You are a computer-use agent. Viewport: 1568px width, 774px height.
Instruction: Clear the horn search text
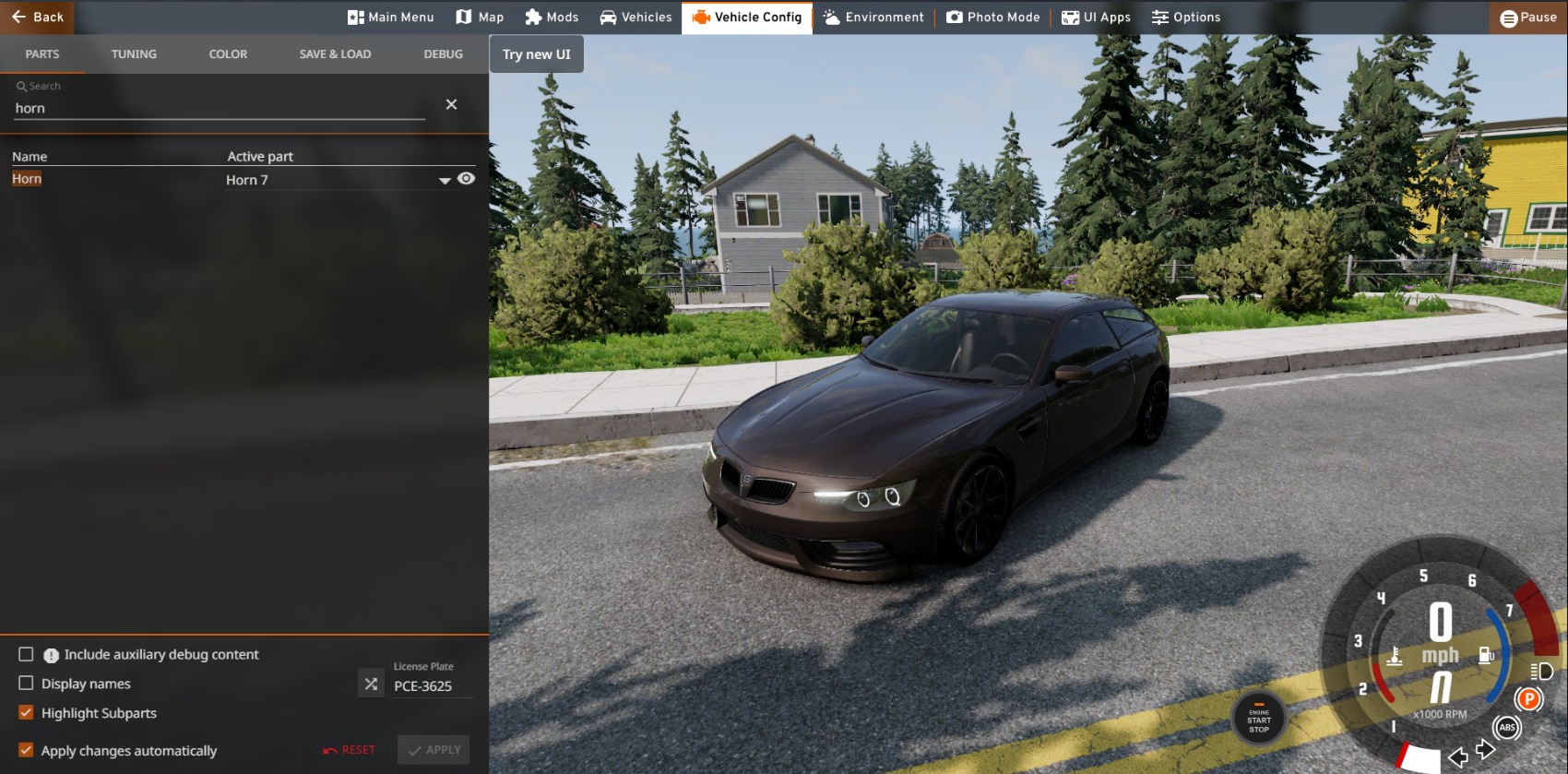pyautogui.click(x=451, y=104)
